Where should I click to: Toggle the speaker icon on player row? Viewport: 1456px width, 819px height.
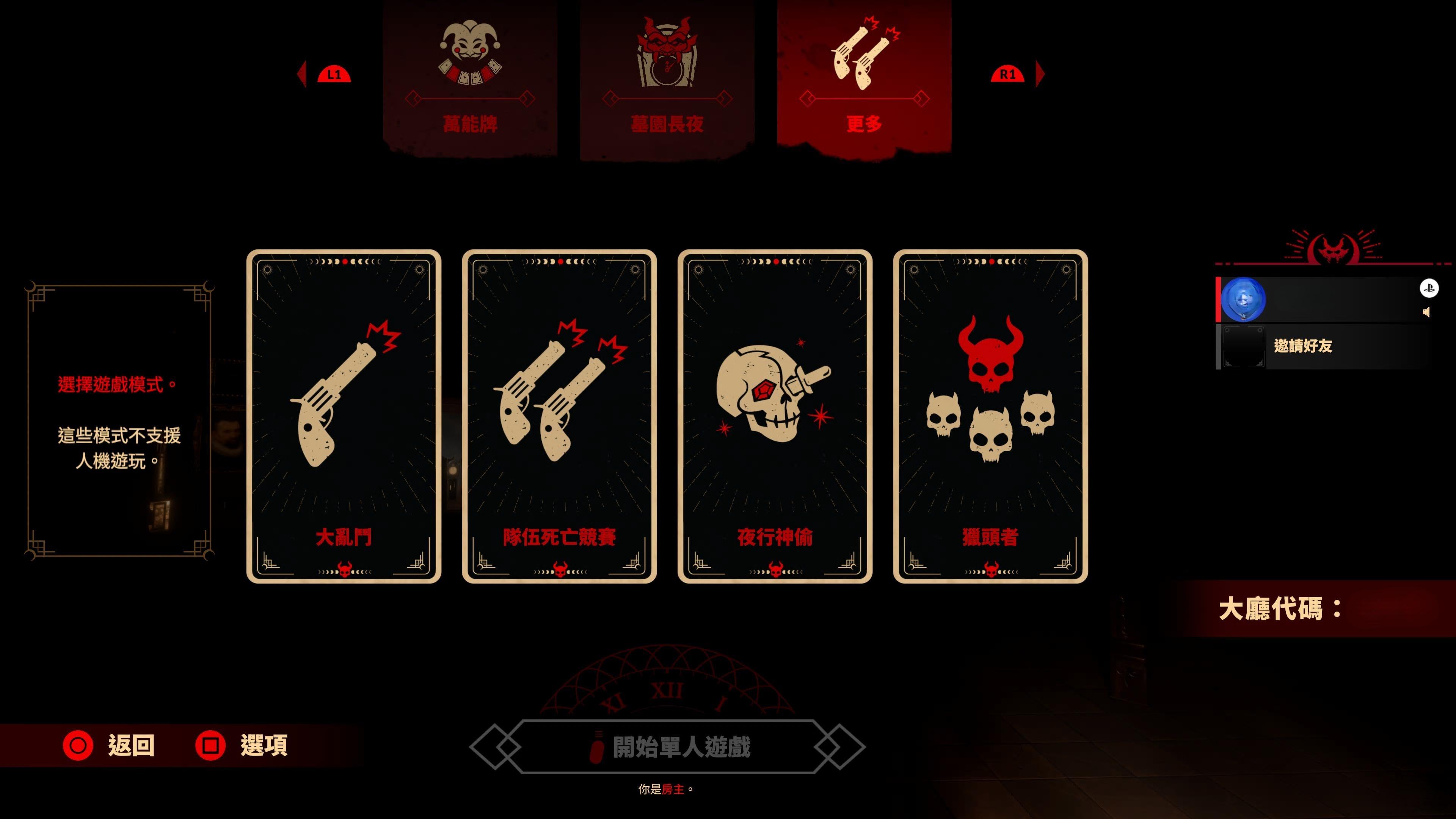(1426, 312)
